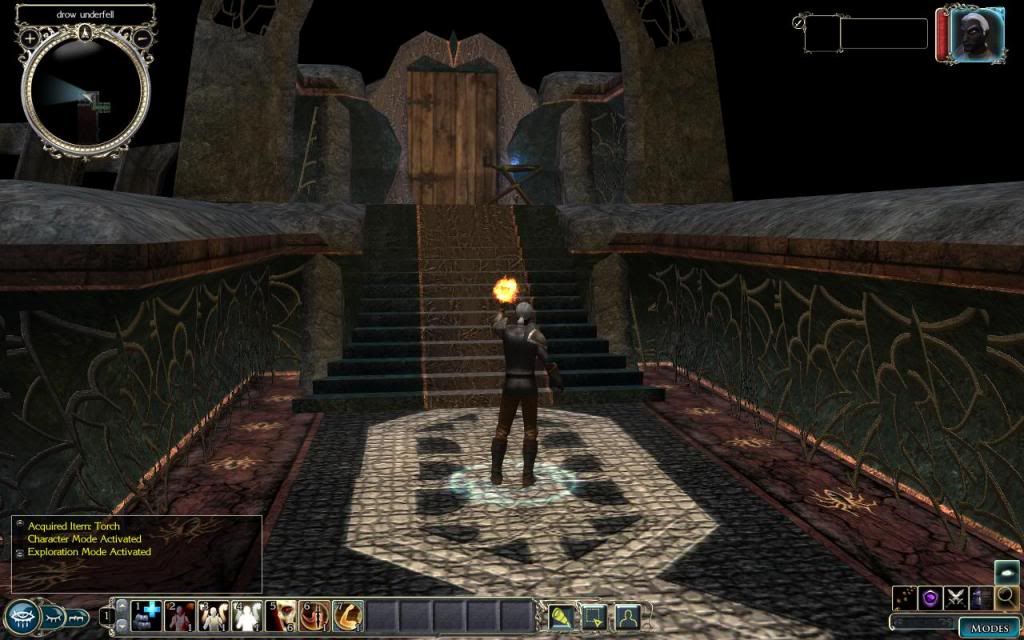The height and width of the screenshot is (640, 1024).
Task: Click the hotbar page up arrow
Action: click(x=121, y=604)
